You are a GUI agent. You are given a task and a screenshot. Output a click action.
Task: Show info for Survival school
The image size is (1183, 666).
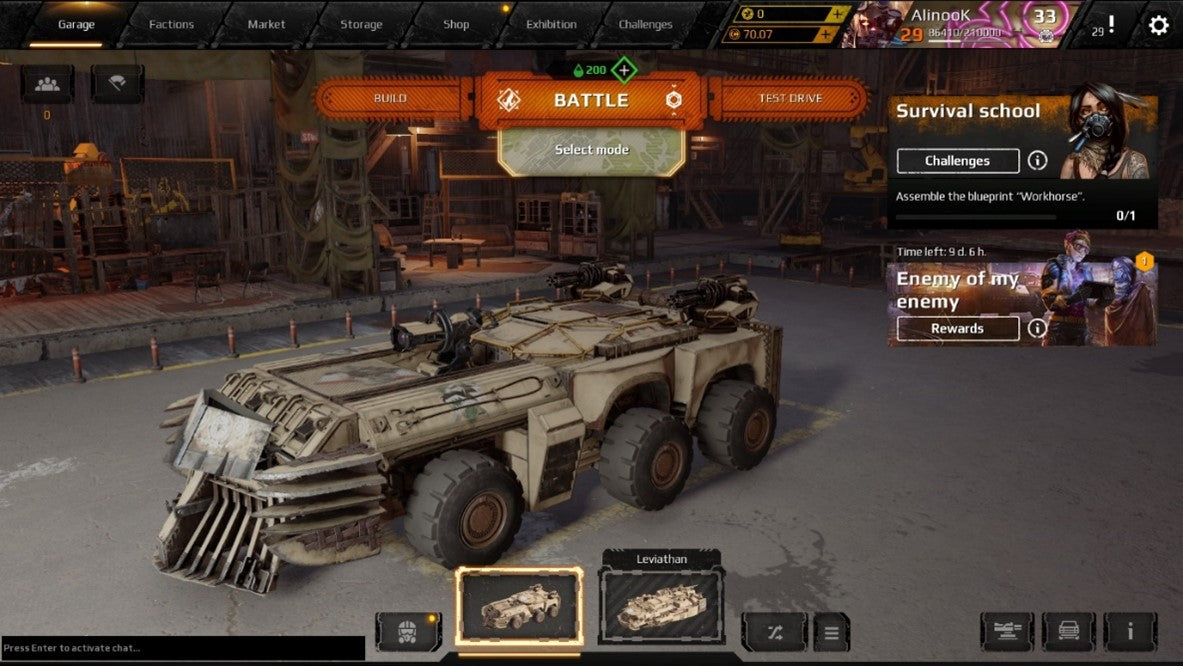1038,161
